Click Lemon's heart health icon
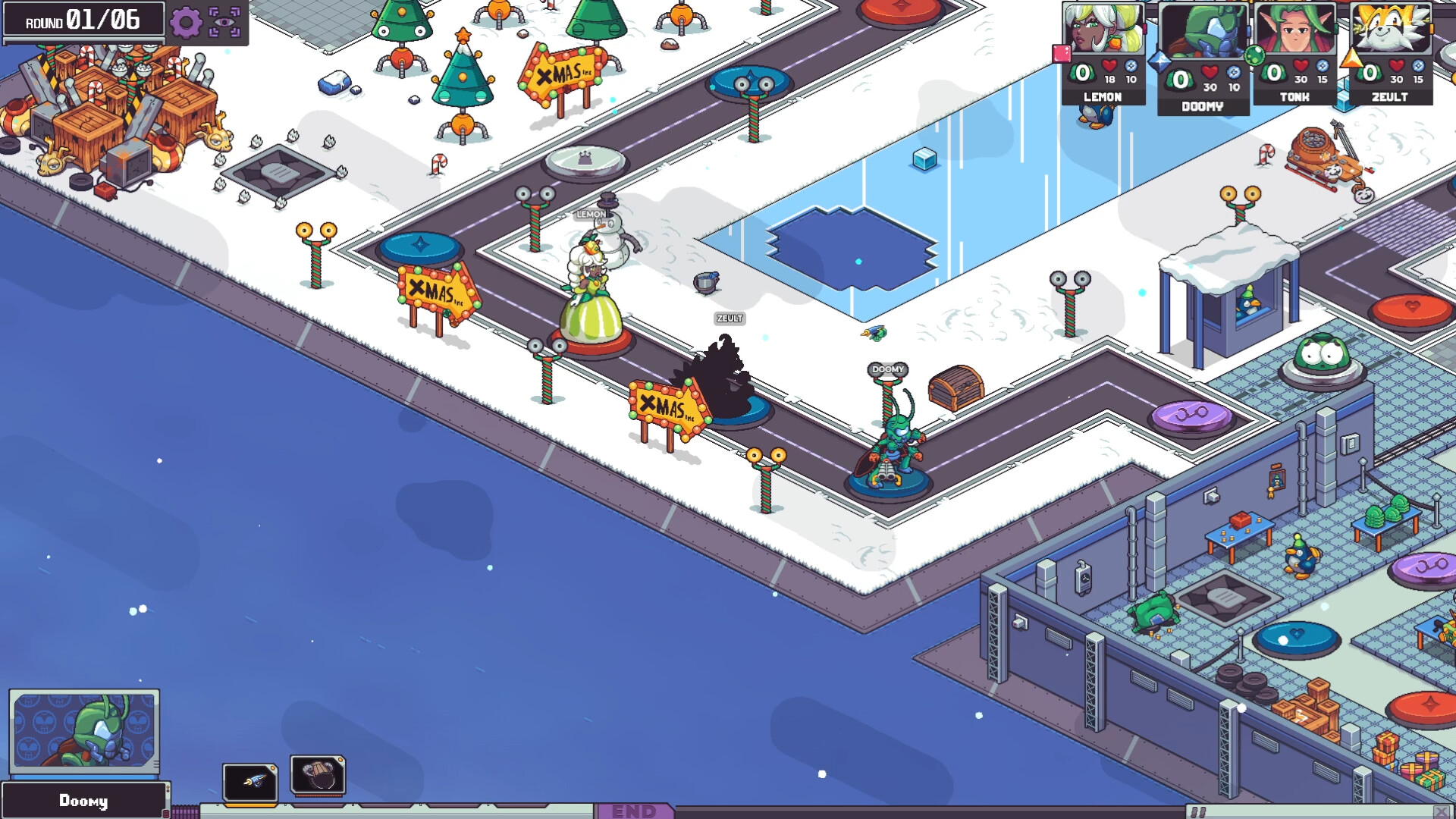1456x819 pixels. pos(1108,66)
